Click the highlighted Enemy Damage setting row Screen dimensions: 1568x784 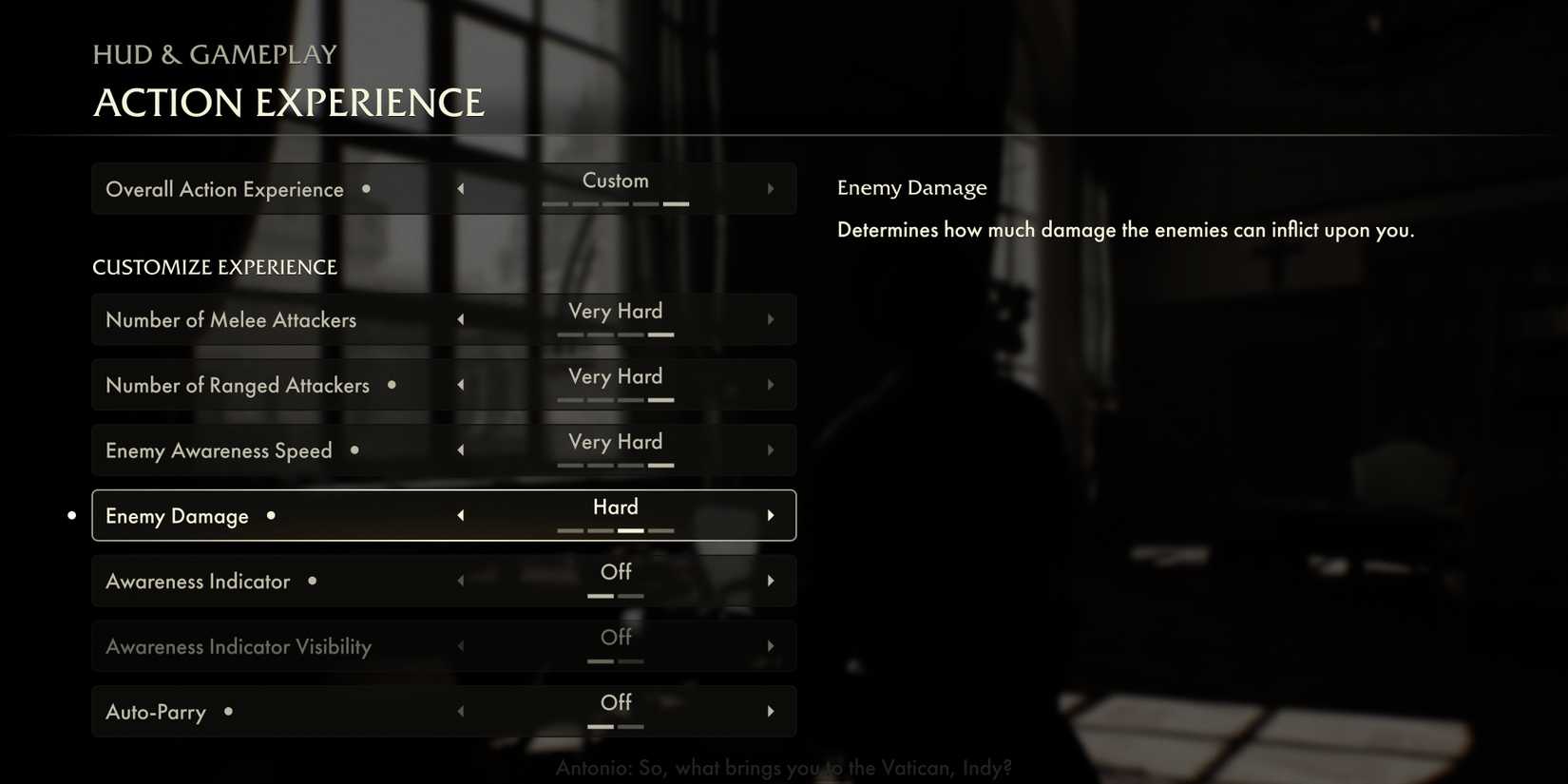coord(444,514)
